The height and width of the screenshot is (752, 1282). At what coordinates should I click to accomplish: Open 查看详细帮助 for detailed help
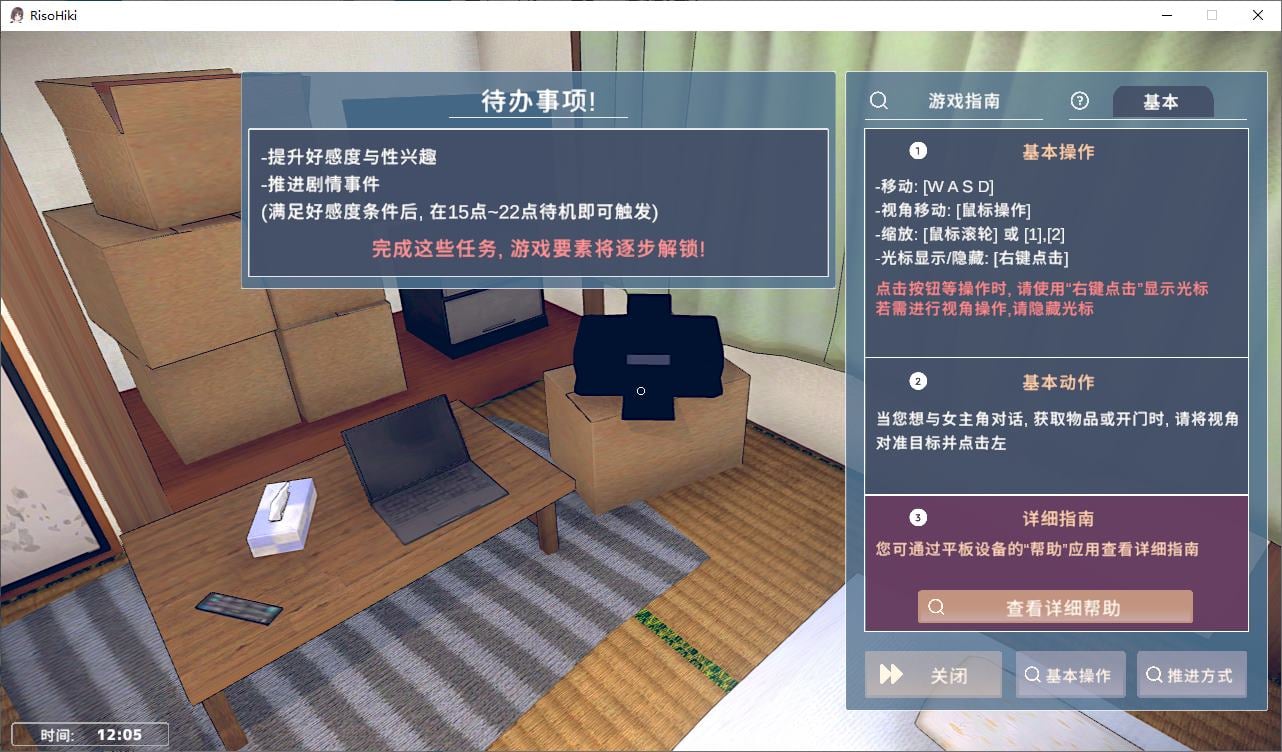click(1055, 607)
